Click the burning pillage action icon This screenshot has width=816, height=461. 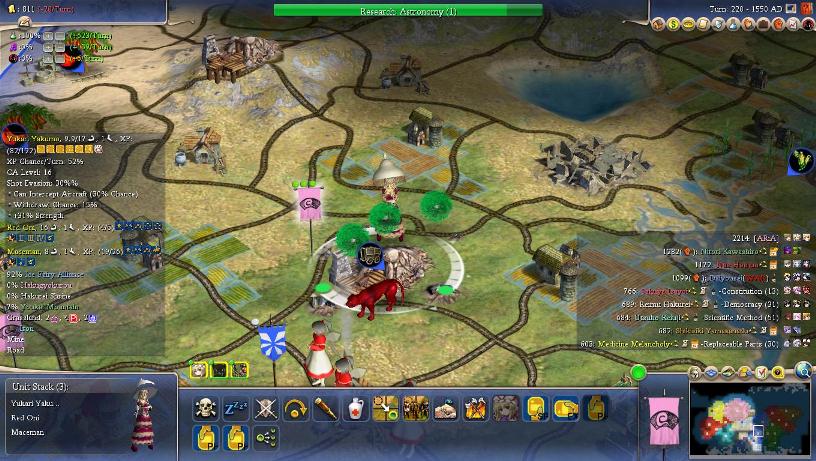click(475, 408)
